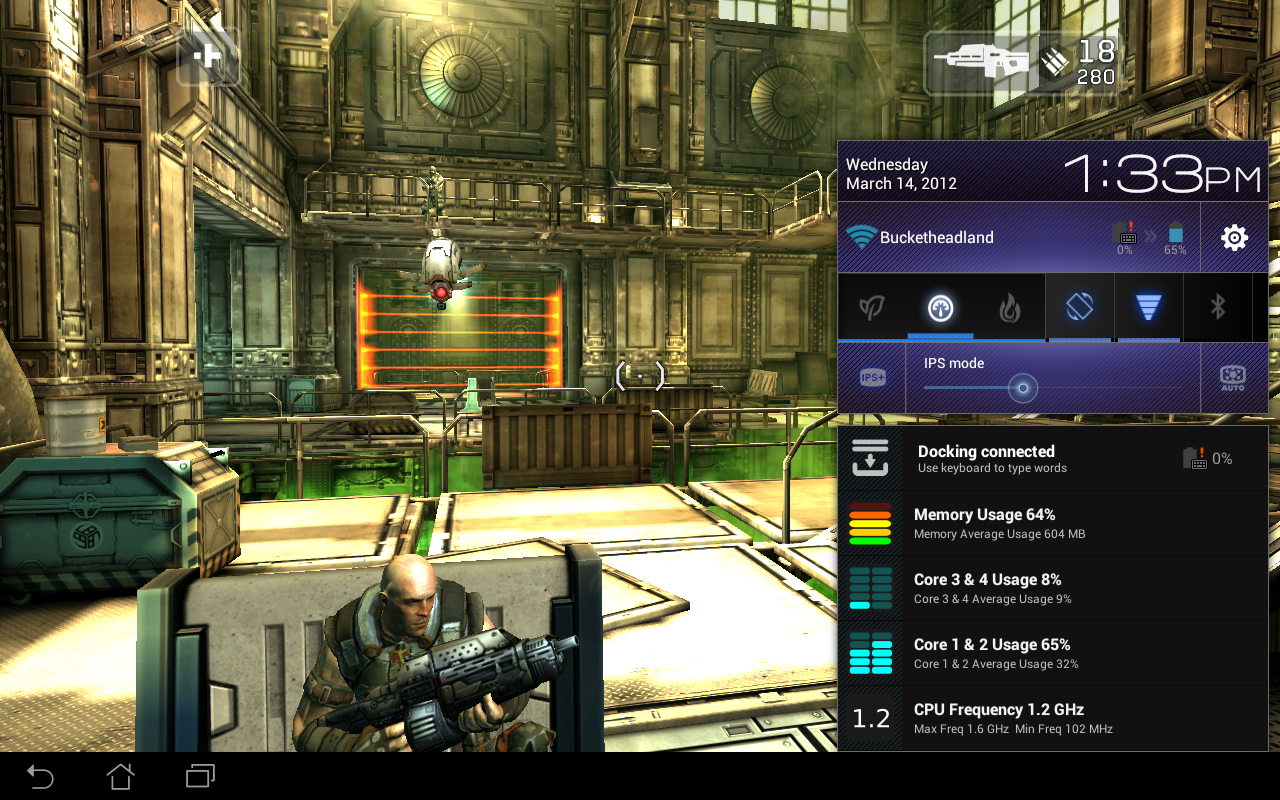
Task: Enable auto brightness with the AUTO icon
Action: tap(1231, 377)
